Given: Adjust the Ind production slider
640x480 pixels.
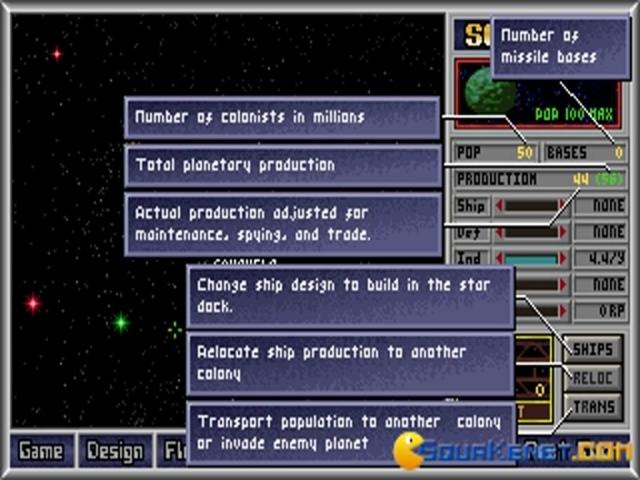Looking at the screenshot, I should [x=530, y=258].
